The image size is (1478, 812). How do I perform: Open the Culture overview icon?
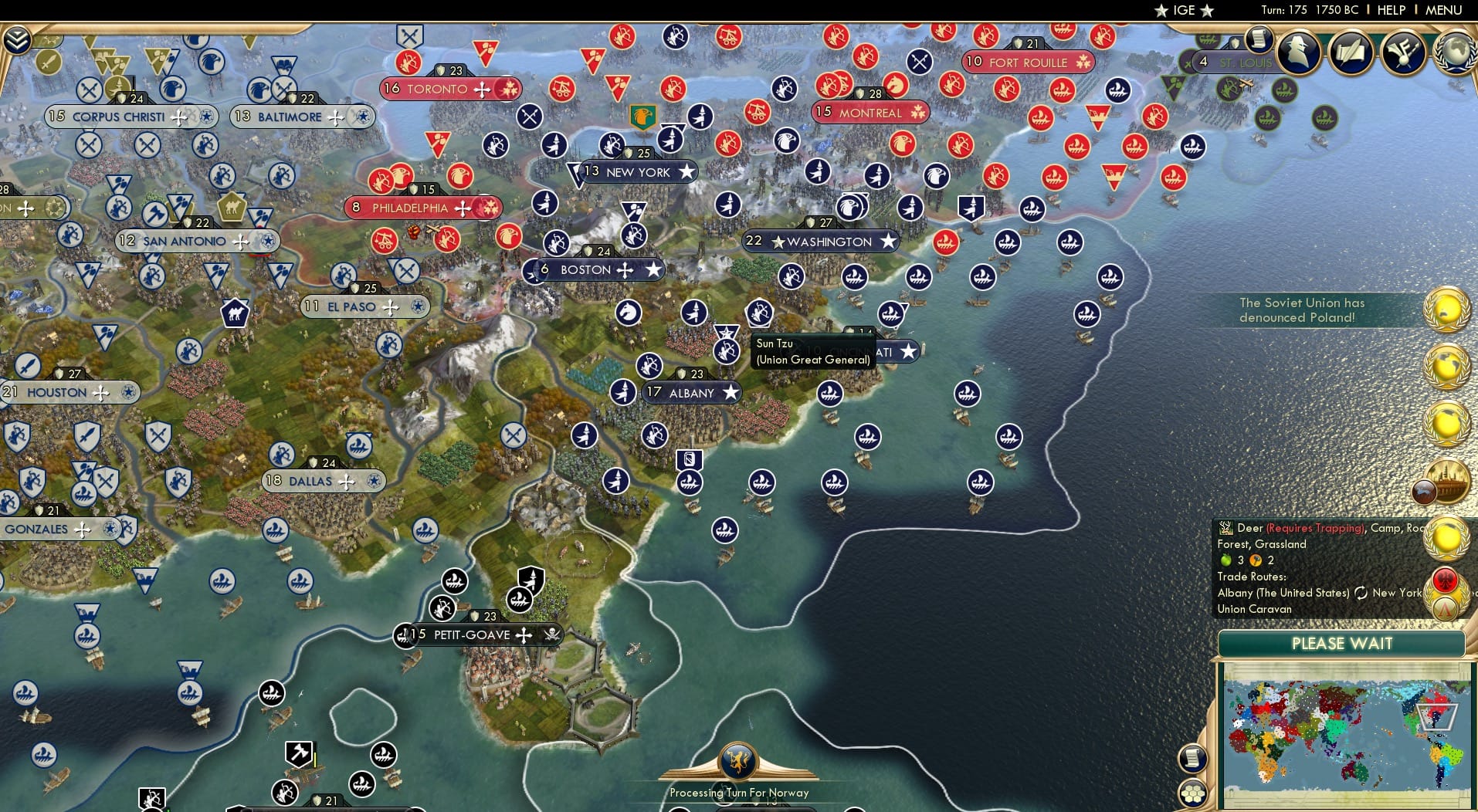1402,52
